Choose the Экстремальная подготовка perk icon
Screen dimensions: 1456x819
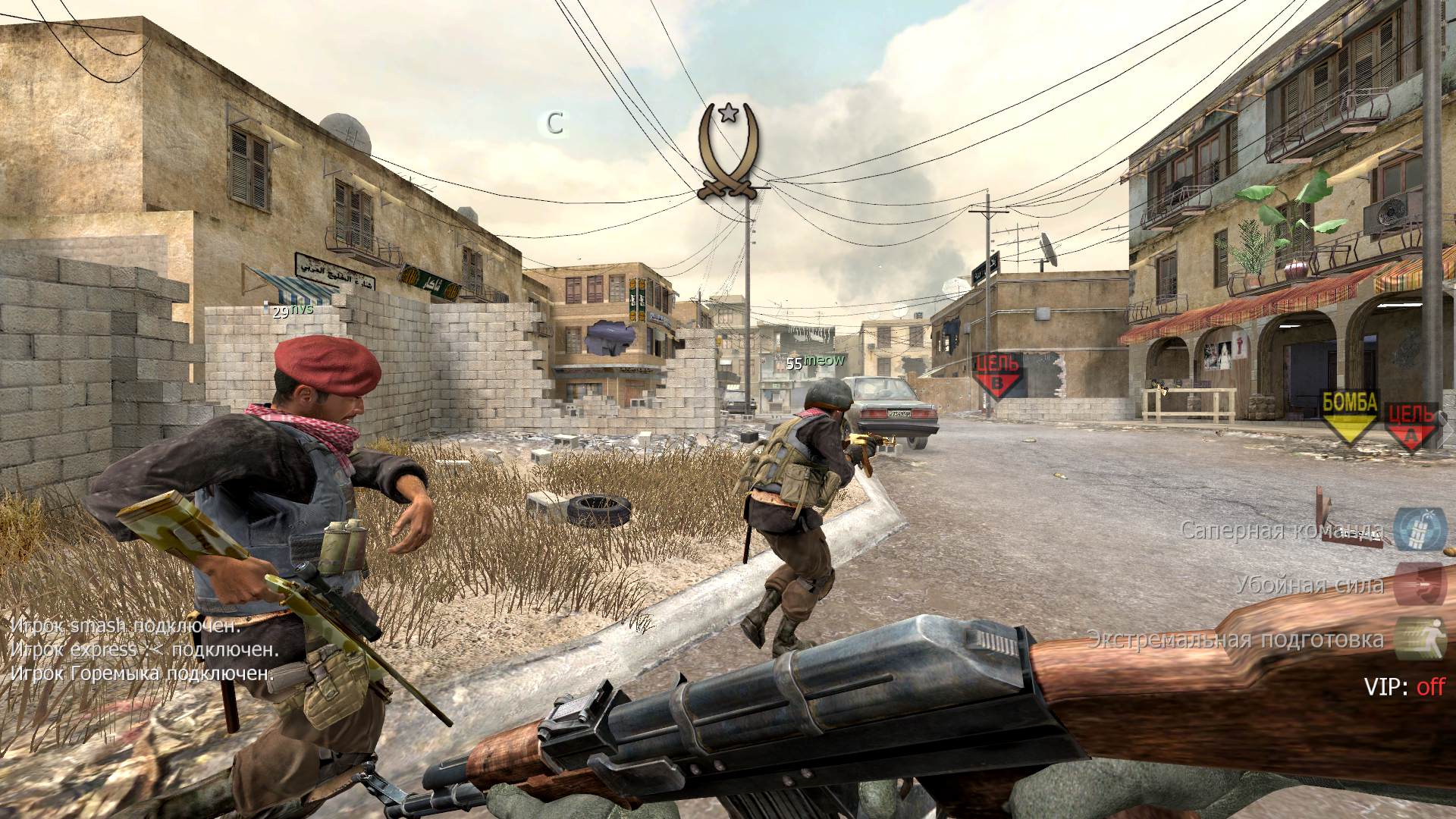1421,639
